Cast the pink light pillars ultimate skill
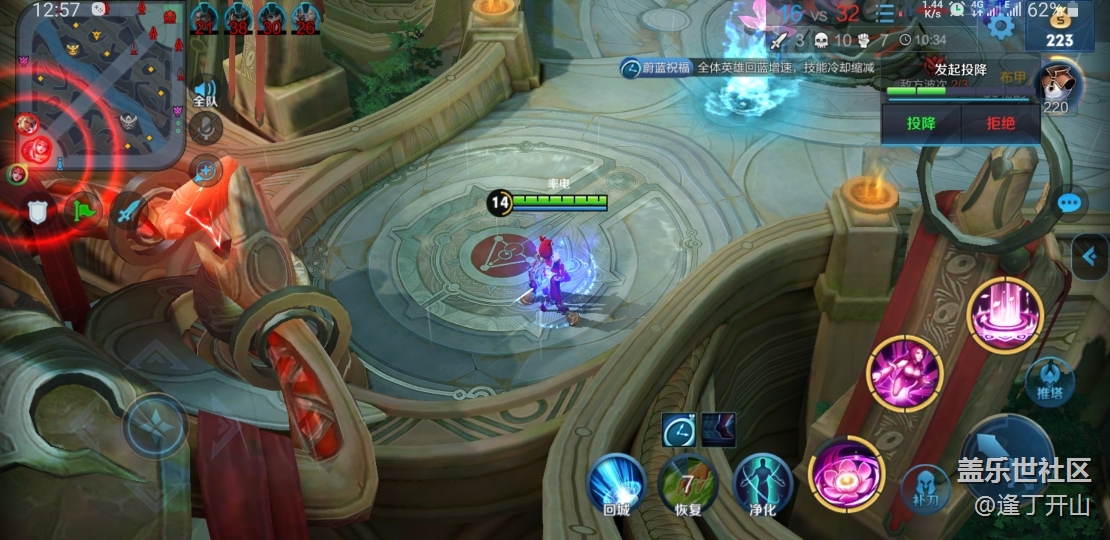 pos(1004,315)
